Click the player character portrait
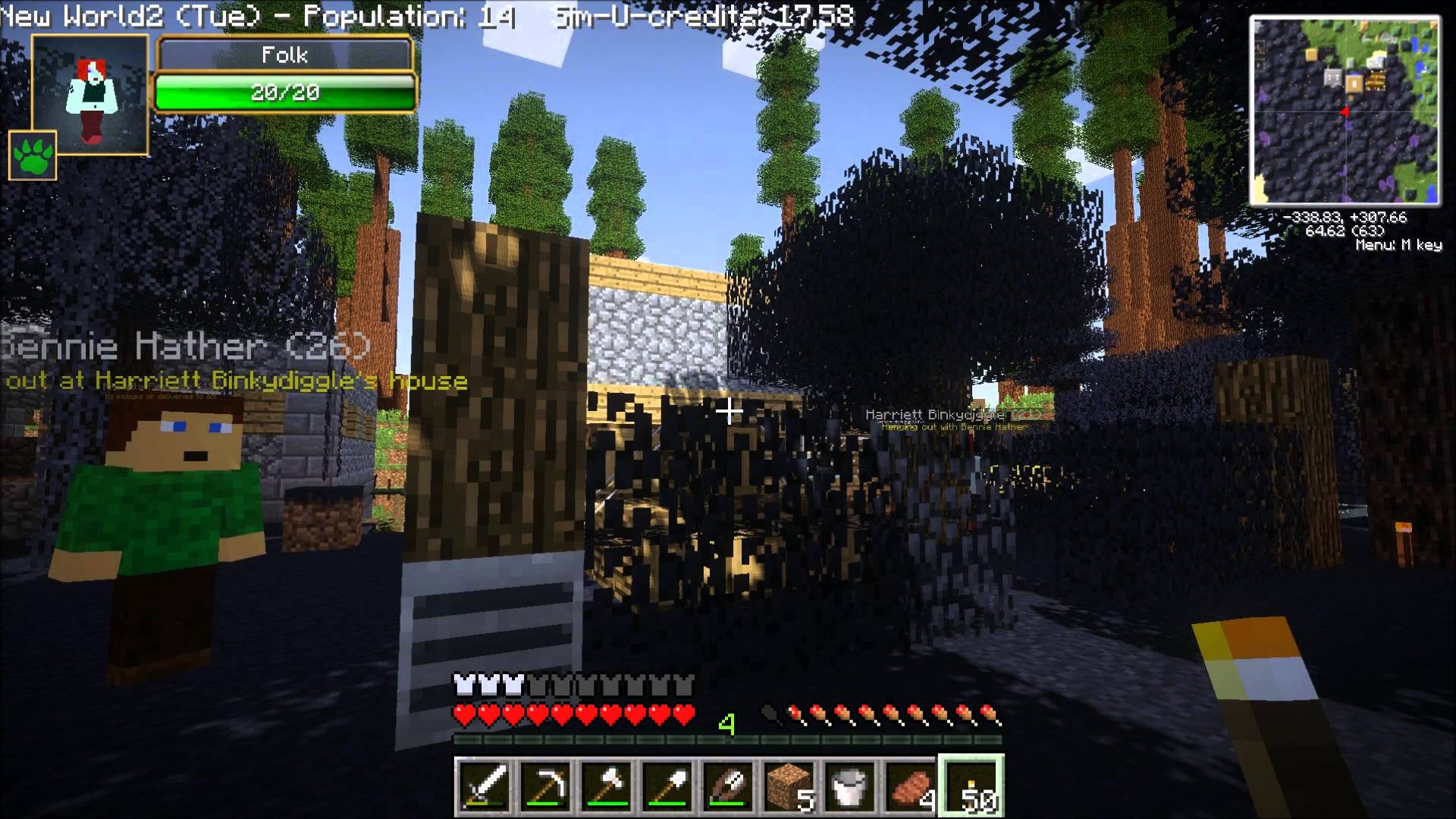1456x819 pixels. [91, 93]
